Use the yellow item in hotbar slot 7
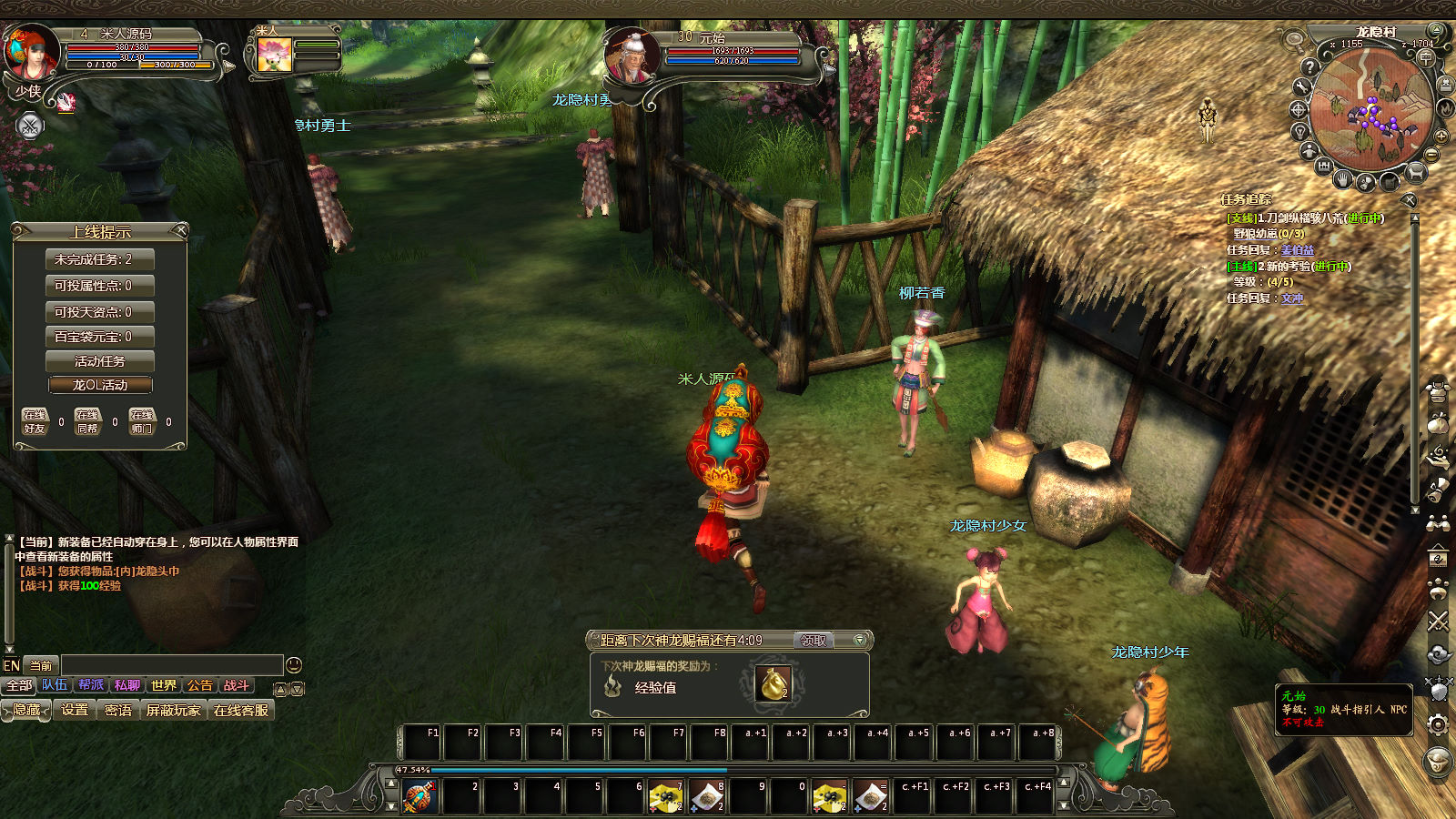The width and height of the screenshot is (1456, 819). click(665, 796)
